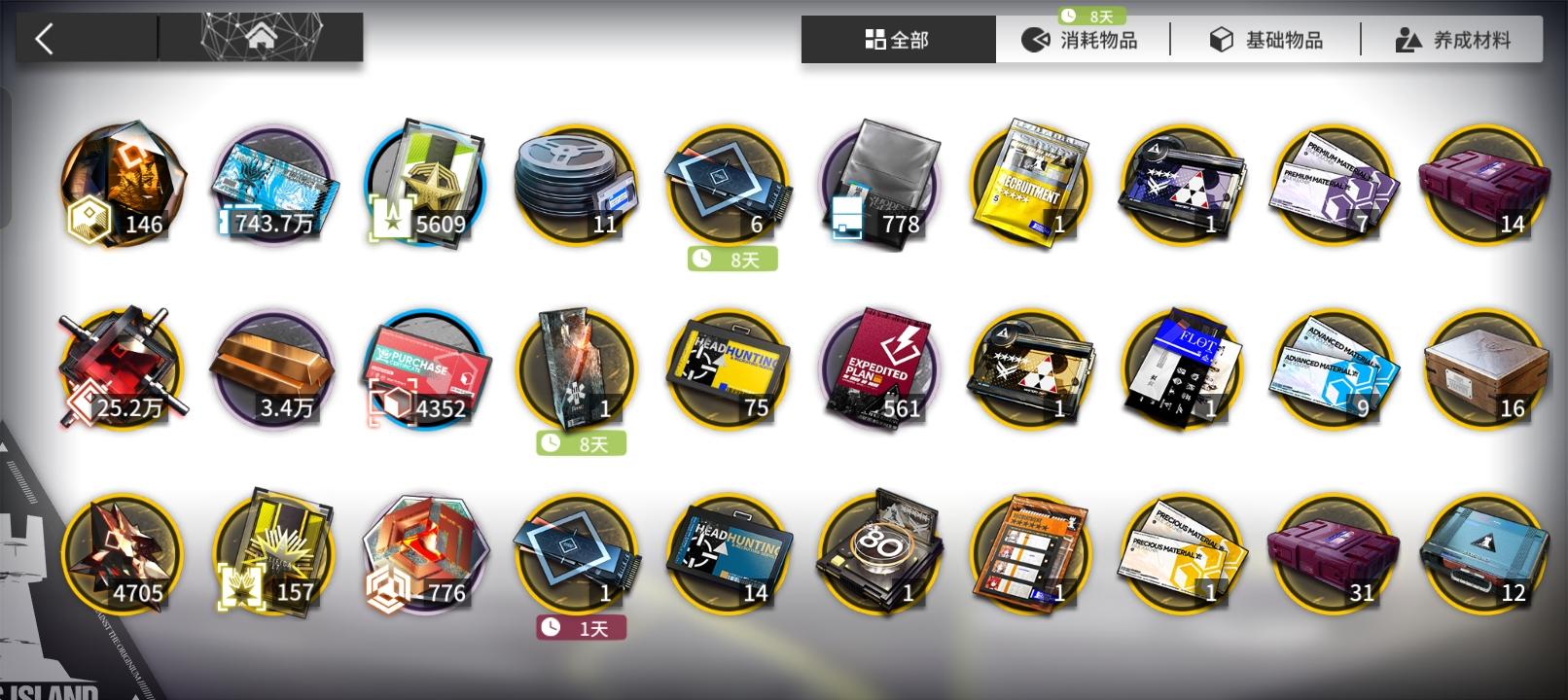The image size is (1568, 700).
Task: Select the gold bars item showing 3.4万
Action: (272, 369)
